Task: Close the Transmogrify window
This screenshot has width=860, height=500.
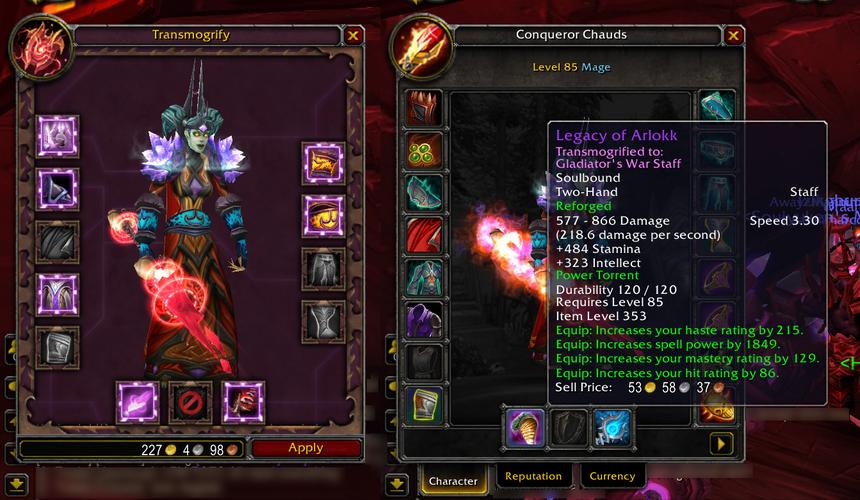Action: 353,36
